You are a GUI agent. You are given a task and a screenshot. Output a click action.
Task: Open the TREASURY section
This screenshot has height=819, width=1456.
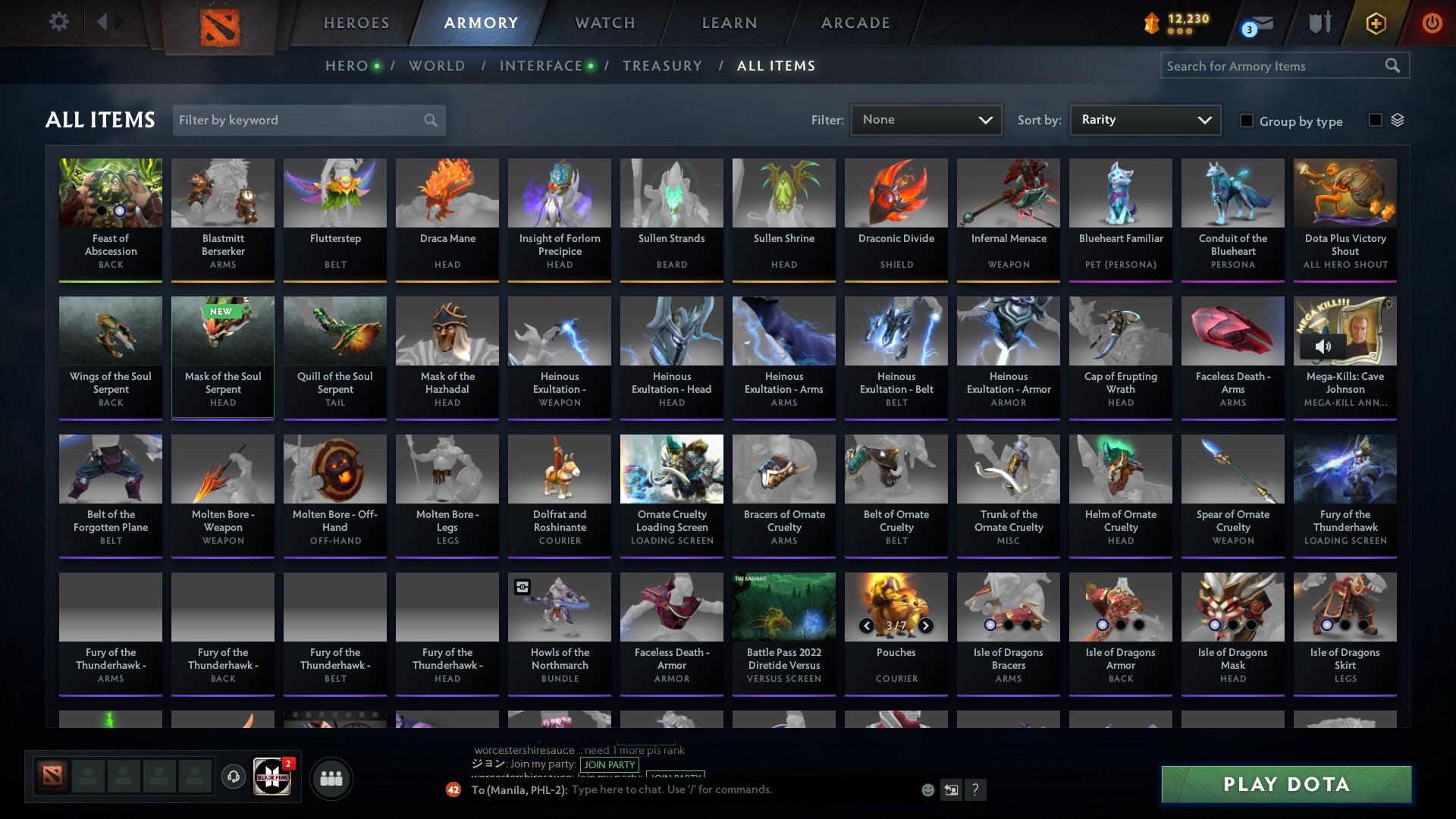pyautogui.click(x=662, y=66)
